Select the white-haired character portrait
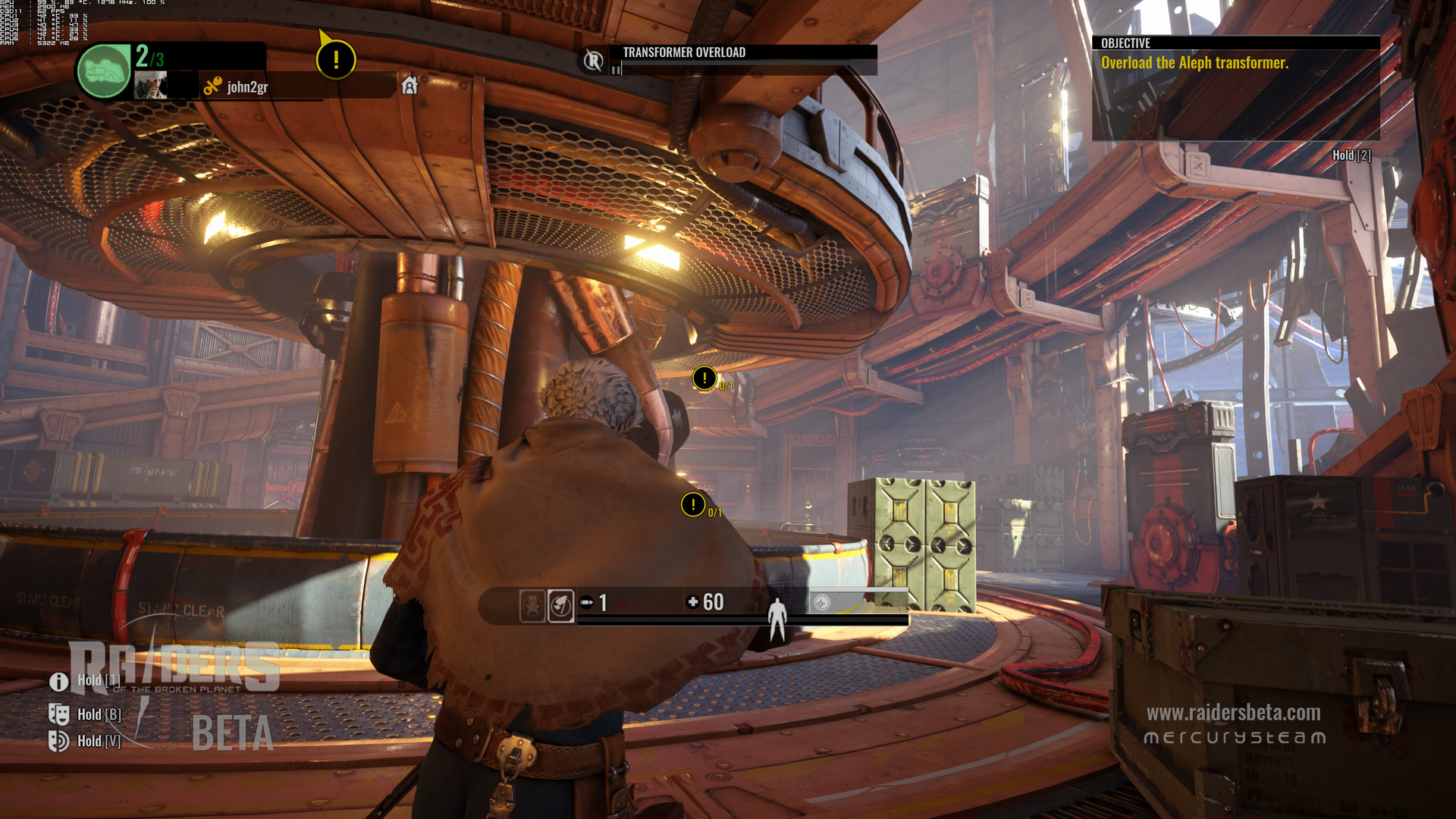 pos(151,86)
